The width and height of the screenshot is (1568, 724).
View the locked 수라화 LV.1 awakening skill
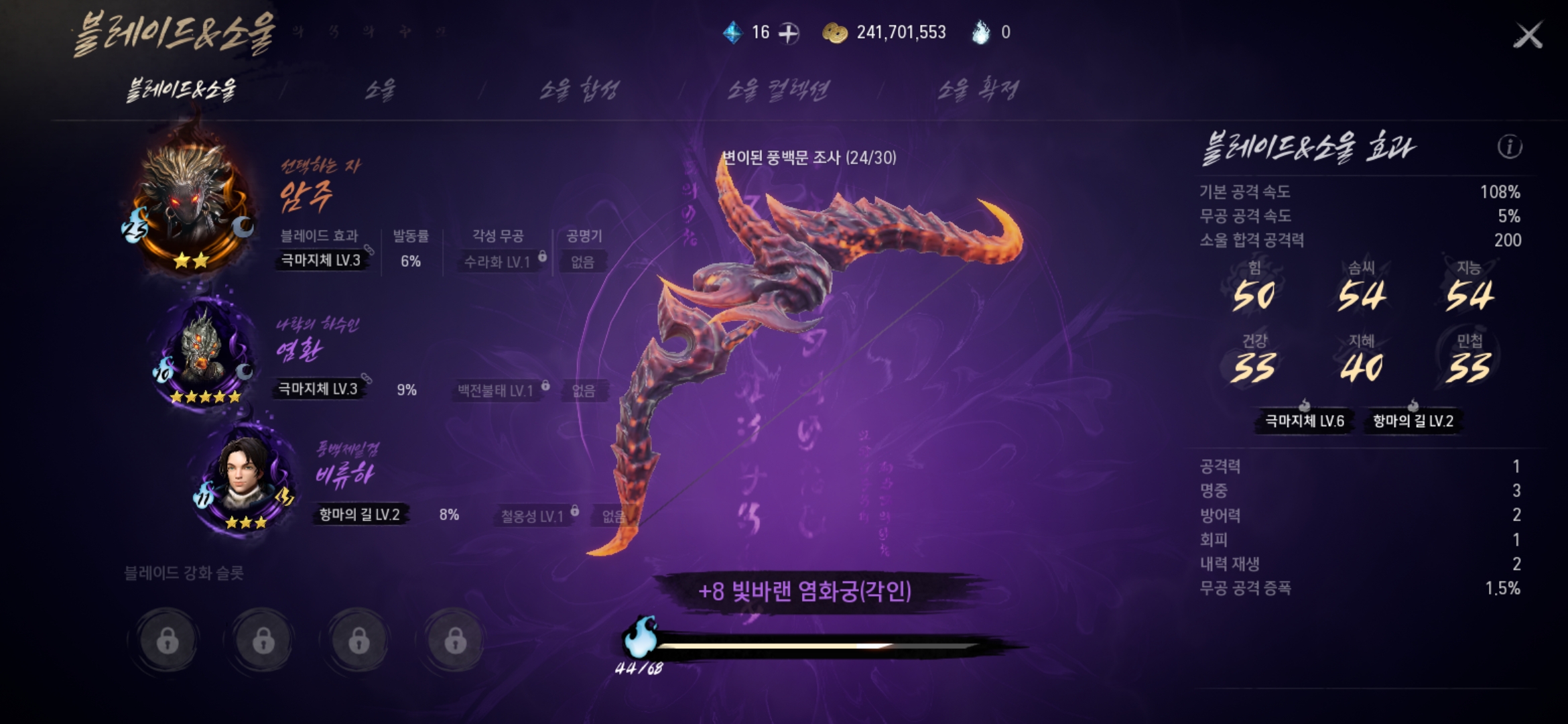498,262
